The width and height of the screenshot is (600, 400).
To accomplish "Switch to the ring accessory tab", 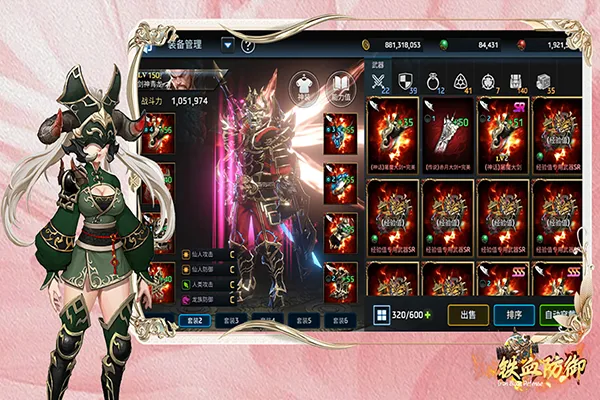I will click(435, 82).
